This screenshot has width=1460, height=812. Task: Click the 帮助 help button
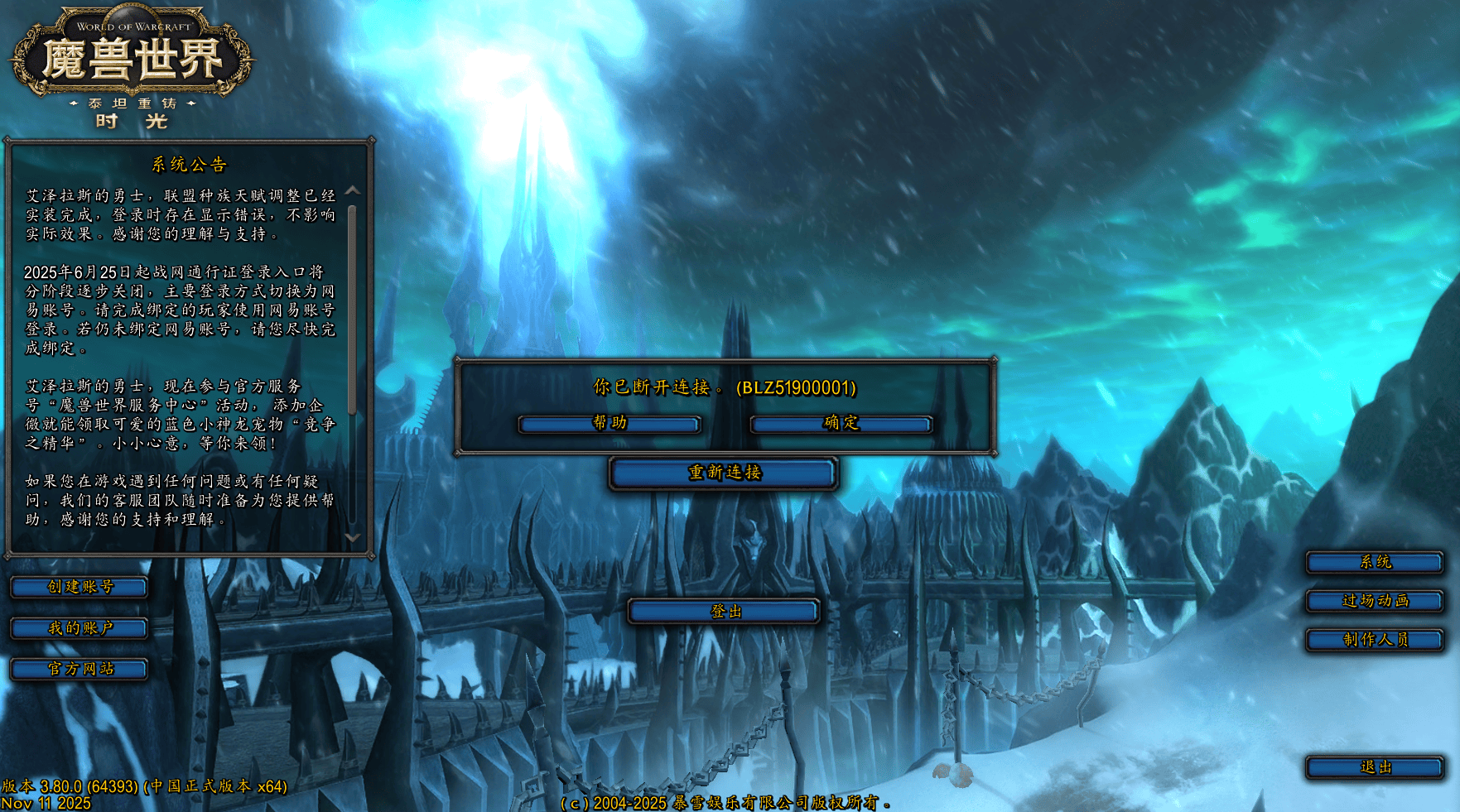point(610,424)
